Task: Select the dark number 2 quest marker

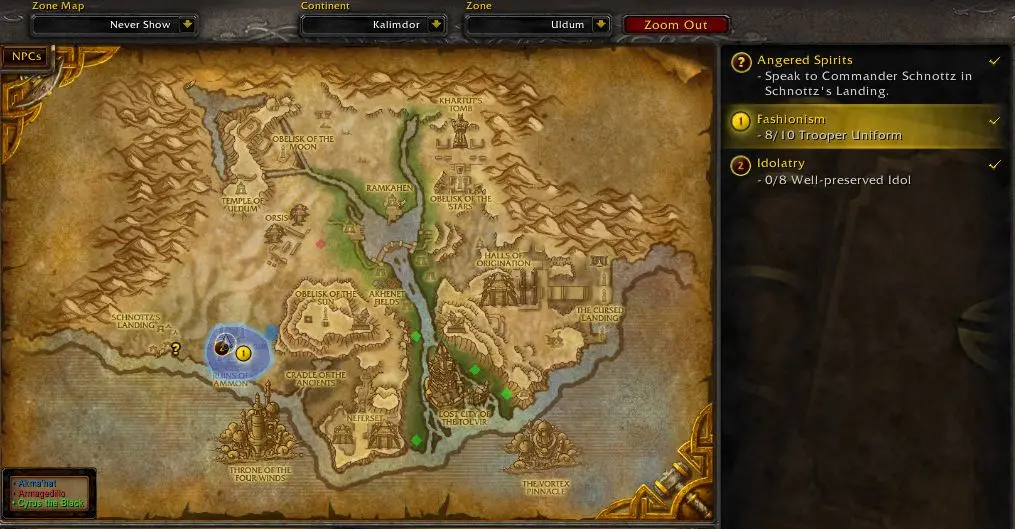Action: click(x=222, y=348)
